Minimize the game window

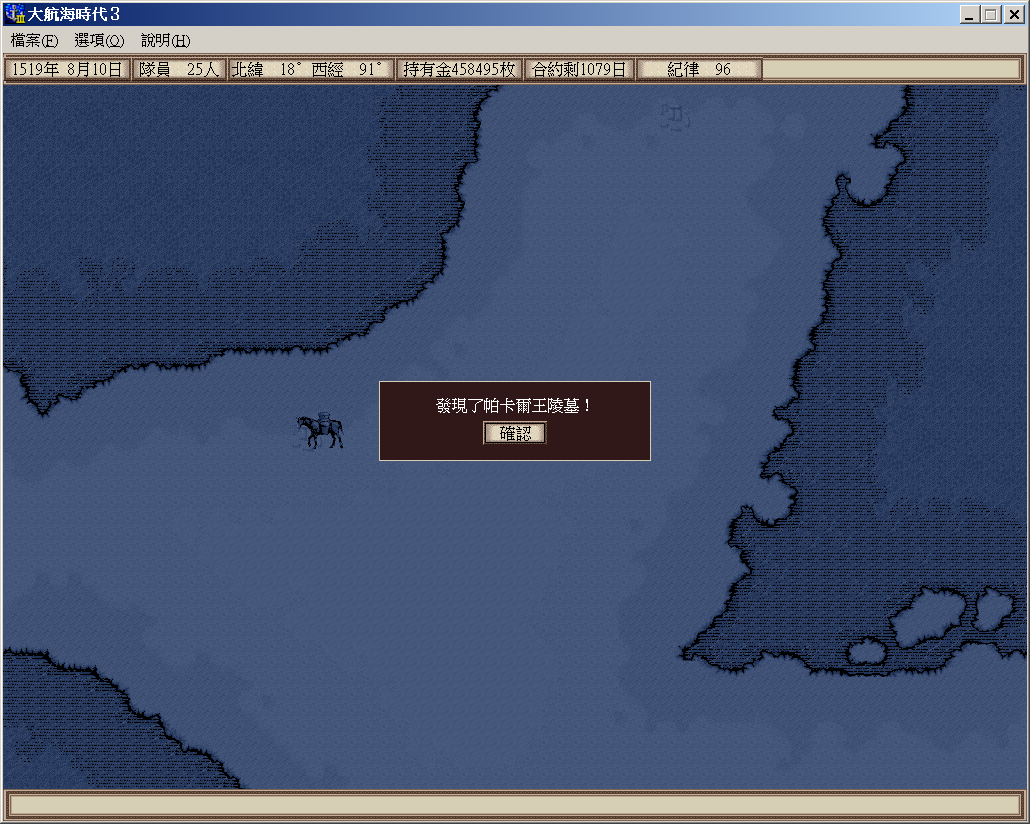tap(969, 15)
